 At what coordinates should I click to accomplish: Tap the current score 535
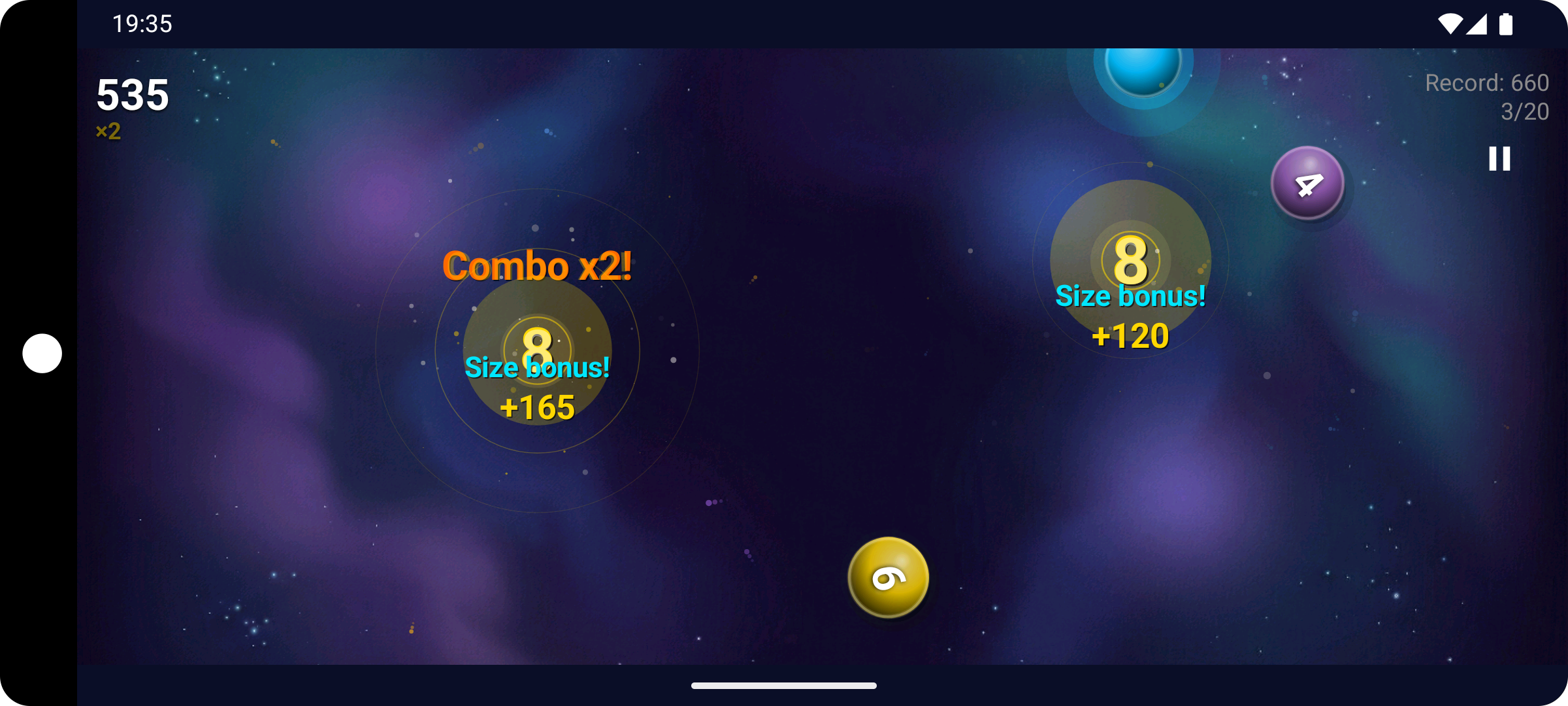click(132, 94)
